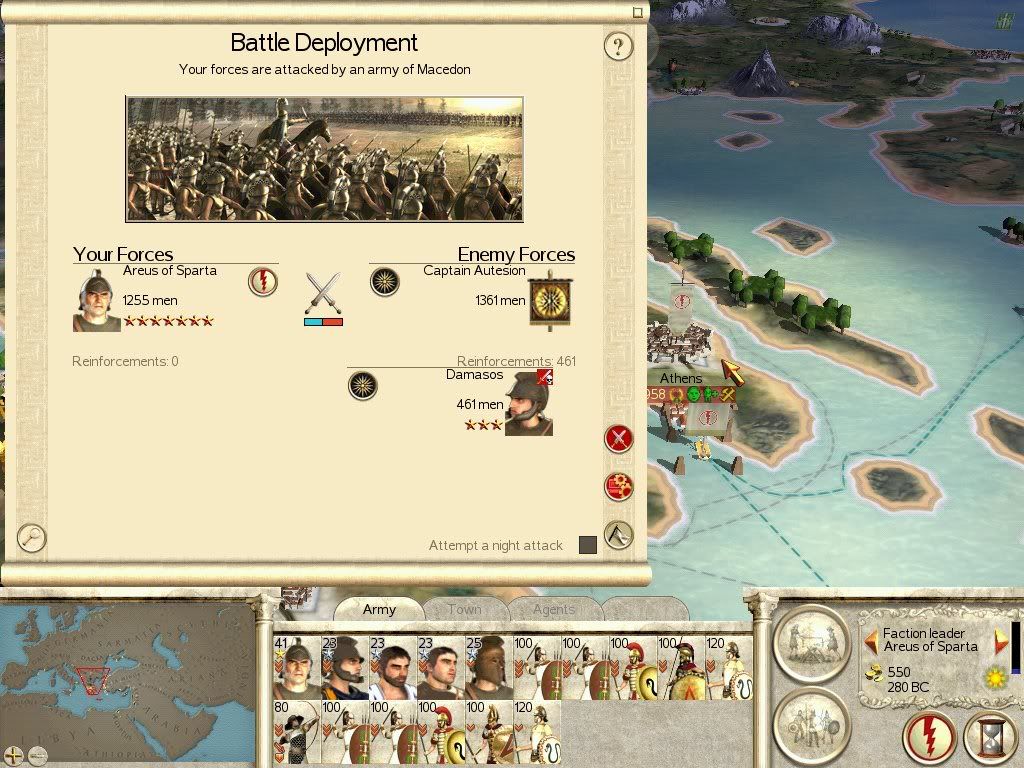Switch to the Town tab

click(x=464, y=609)
